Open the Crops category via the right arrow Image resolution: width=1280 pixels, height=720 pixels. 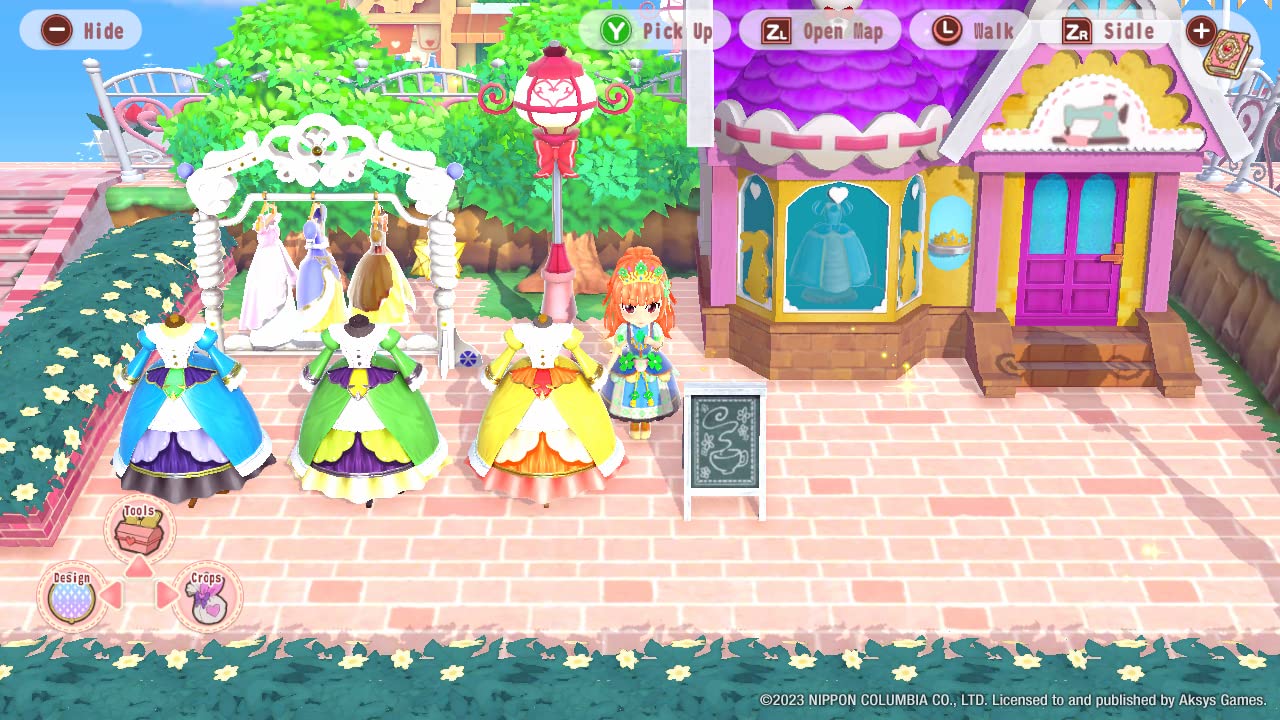(x=164, y=592)
